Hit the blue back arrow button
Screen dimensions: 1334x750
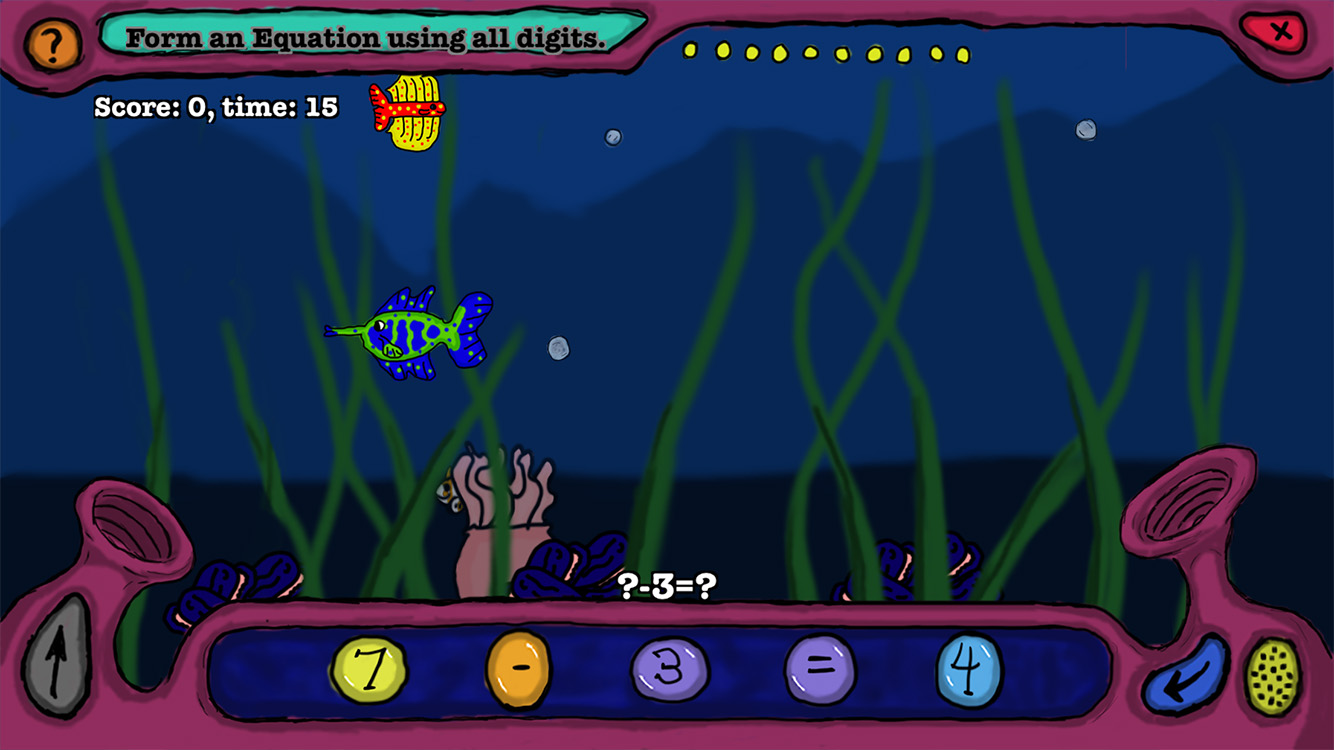coord(1186,676)
